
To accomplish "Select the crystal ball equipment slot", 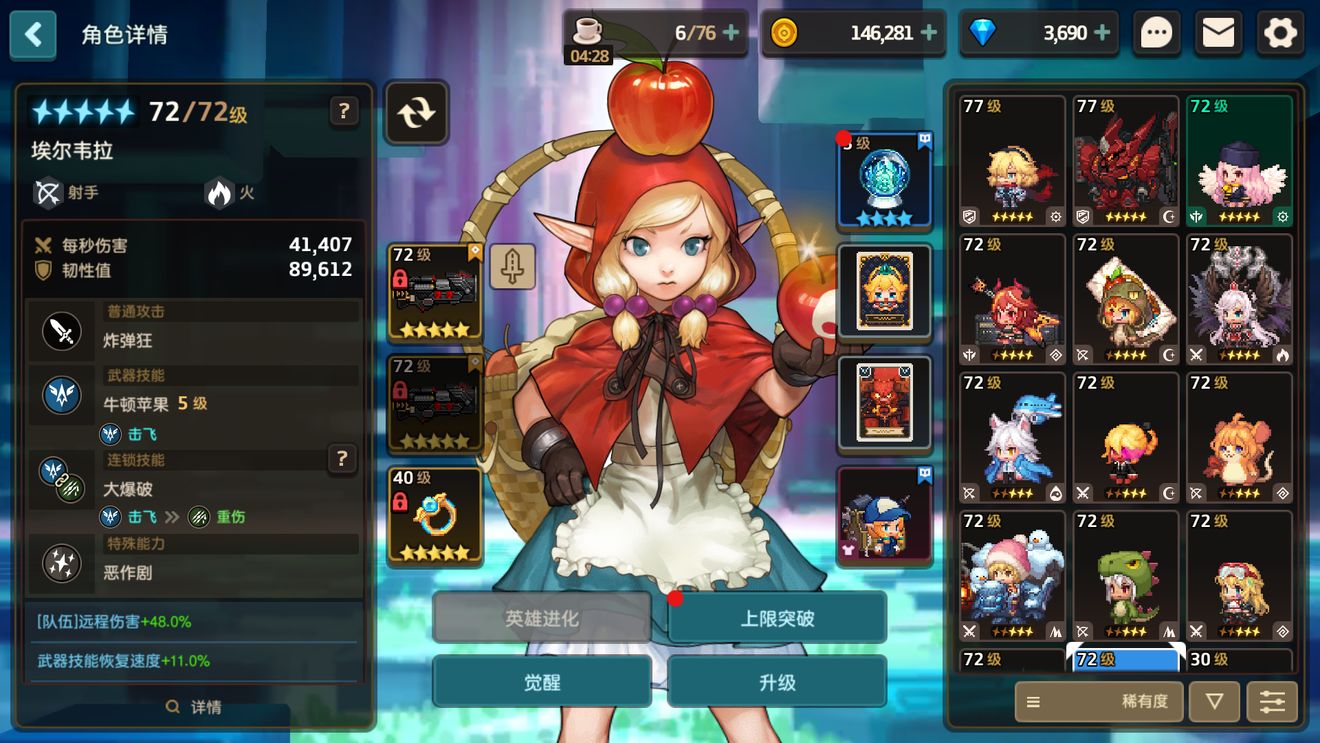I will tap(885, 180).
